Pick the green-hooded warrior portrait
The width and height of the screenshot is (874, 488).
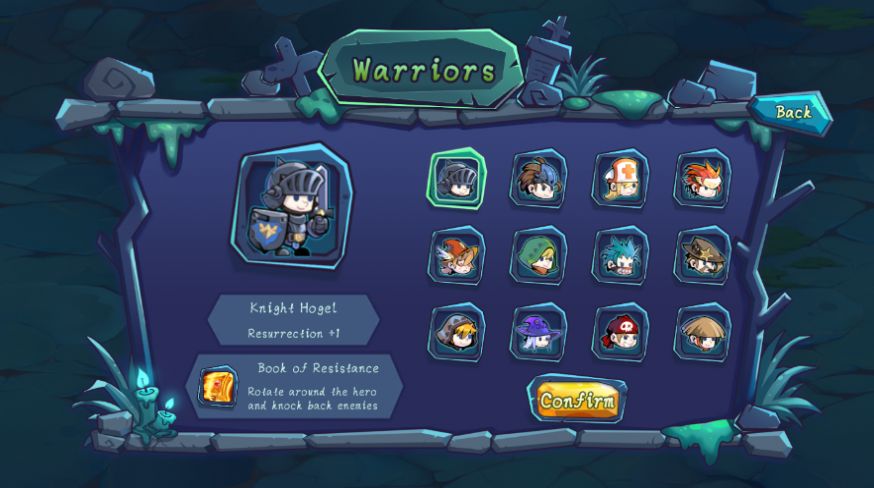(x=539, y=256)
